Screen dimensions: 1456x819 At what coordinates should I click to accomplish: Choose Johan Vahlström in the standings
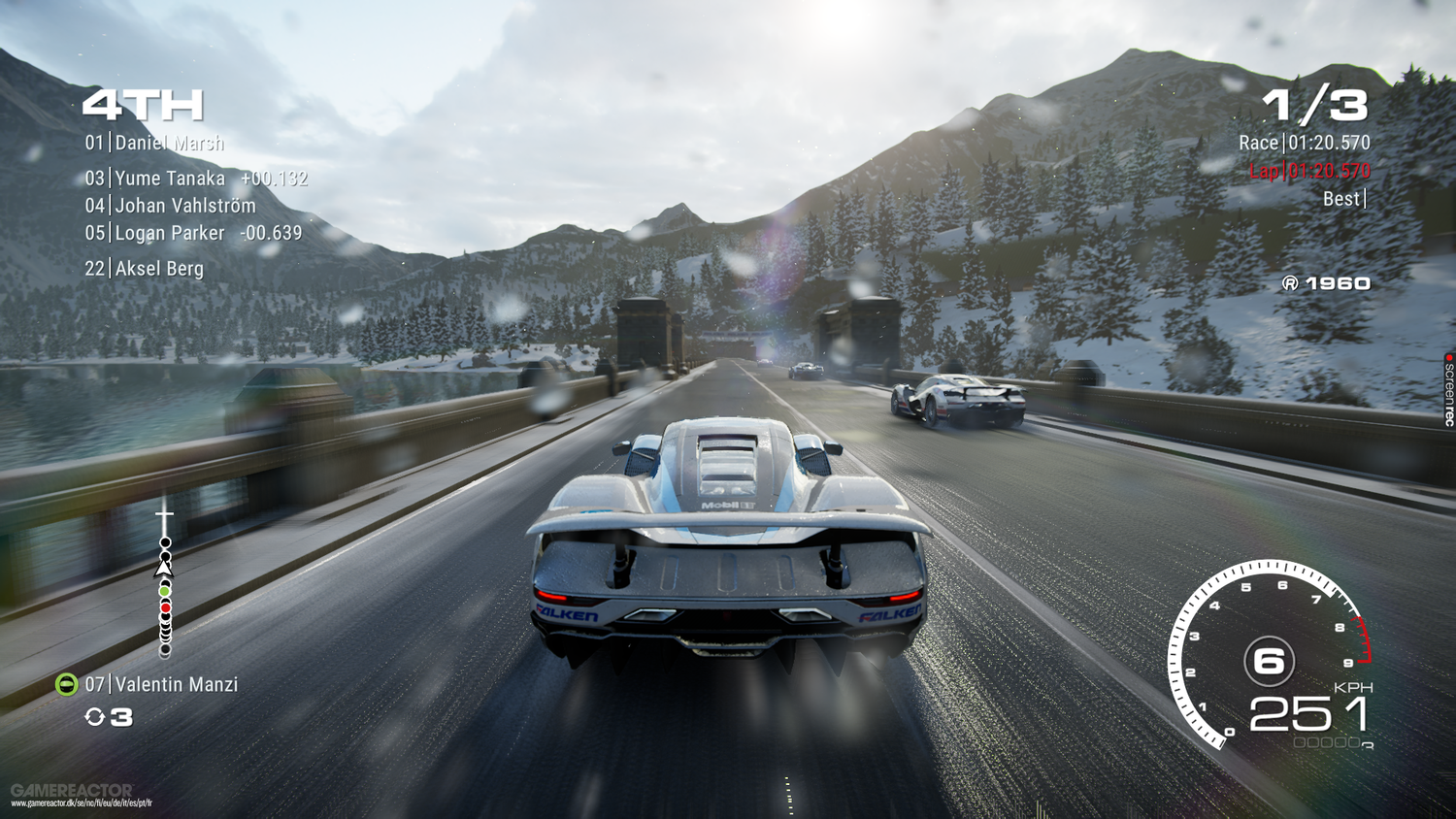(x=171, y=206)
